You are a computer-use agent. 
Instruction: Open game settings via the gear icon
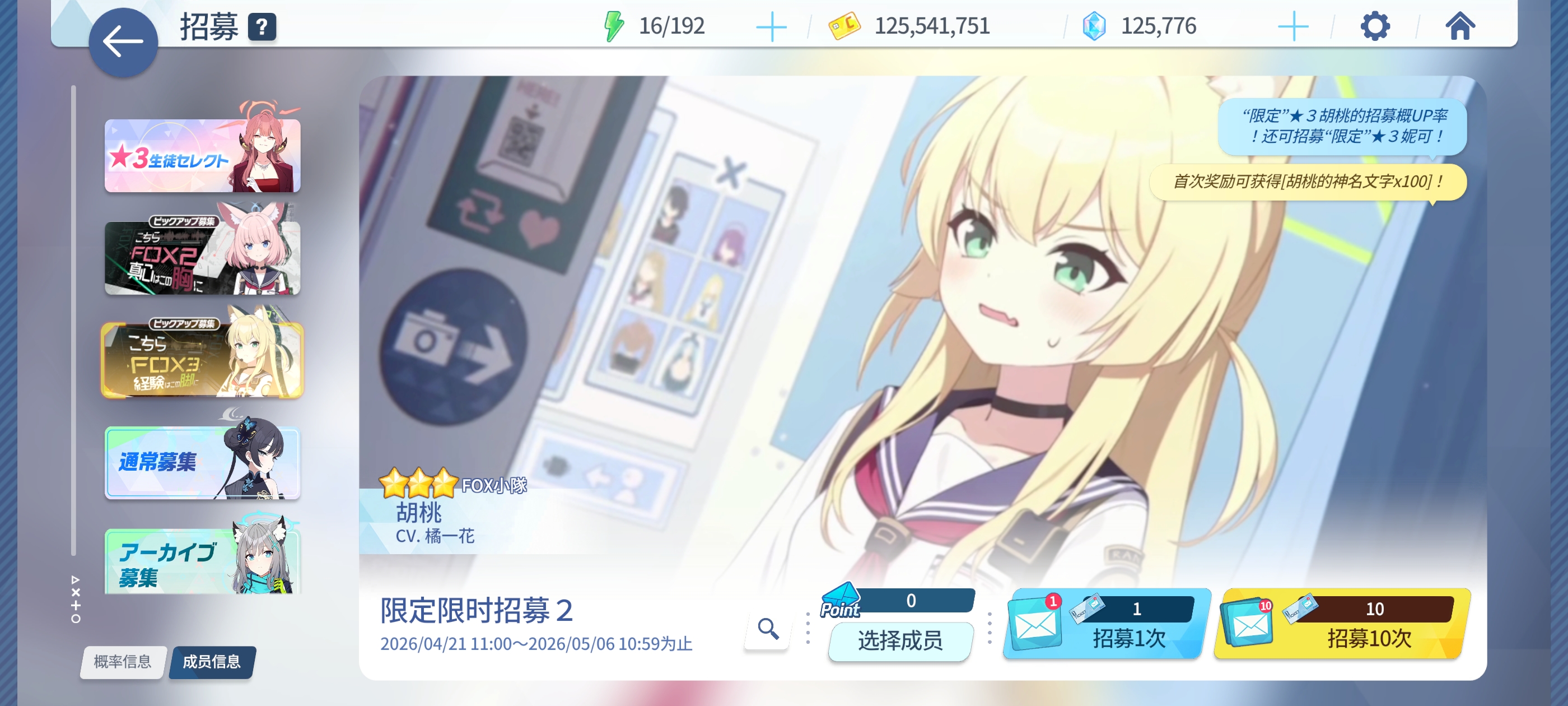point(1376,26)
